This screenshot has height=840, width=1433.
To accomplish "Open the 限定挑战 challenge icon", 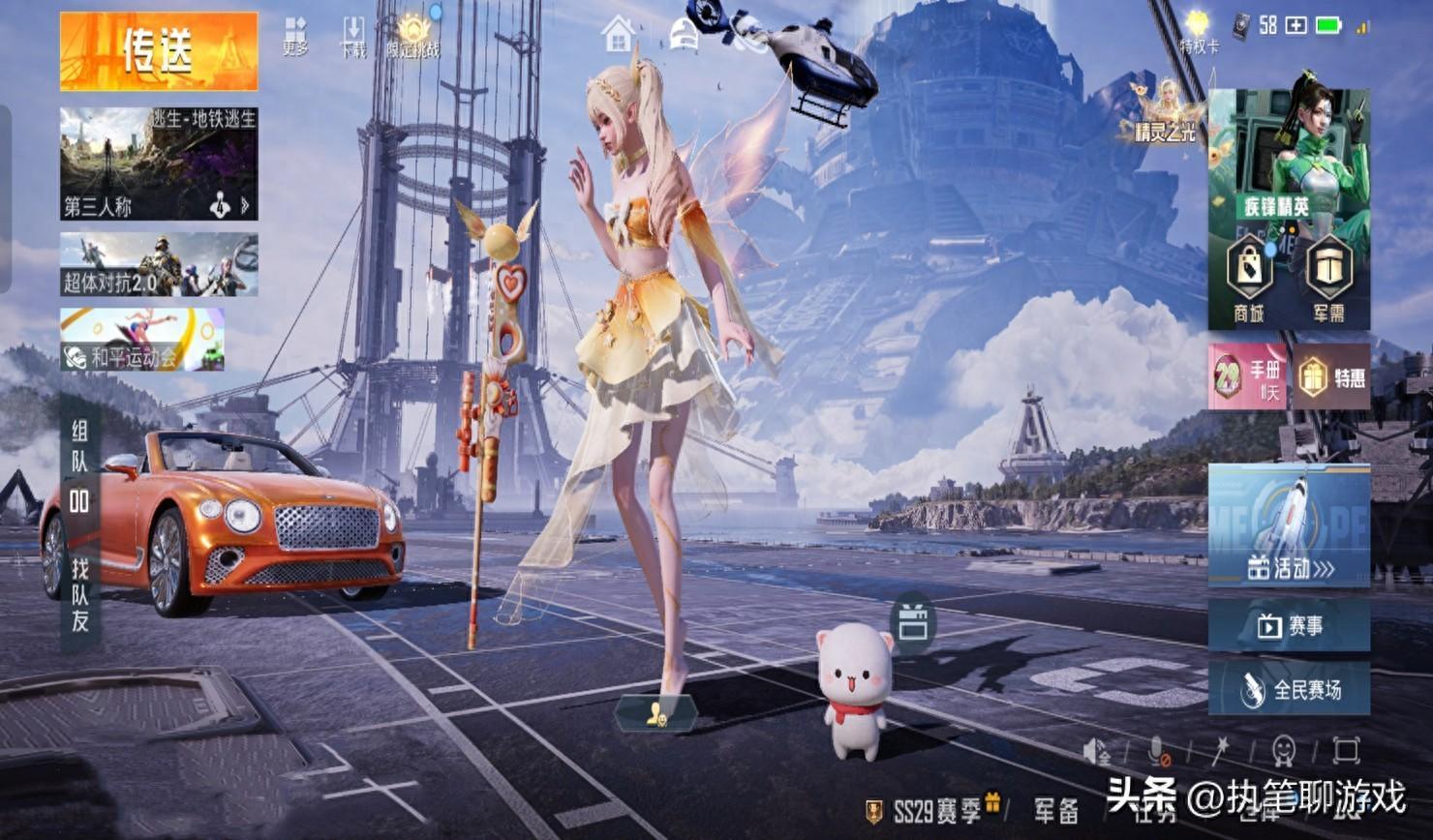I will tap(413, 36).
